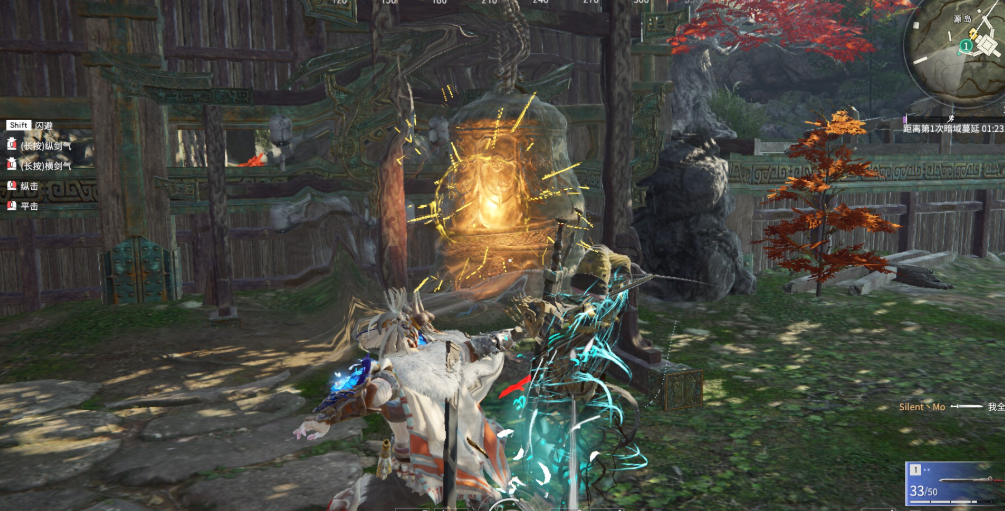The width and height of the screenshot is (1005, 511).
Task: Select the sword weapon slot
Action: click(x=954, y=484)
